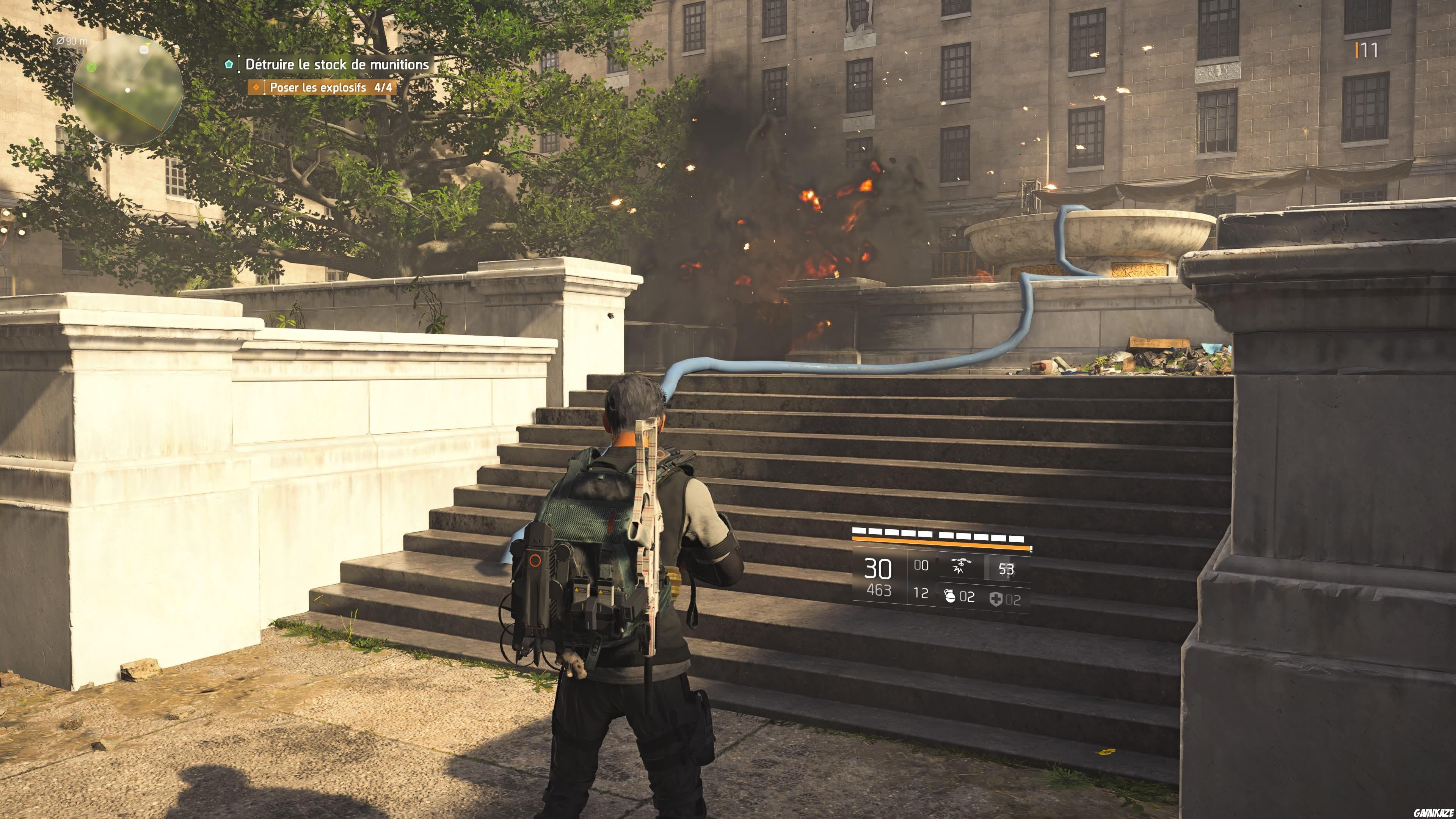Click the cyan pentagon mission icon
This screenshot has width=1456, height=819.
[228, 65]
